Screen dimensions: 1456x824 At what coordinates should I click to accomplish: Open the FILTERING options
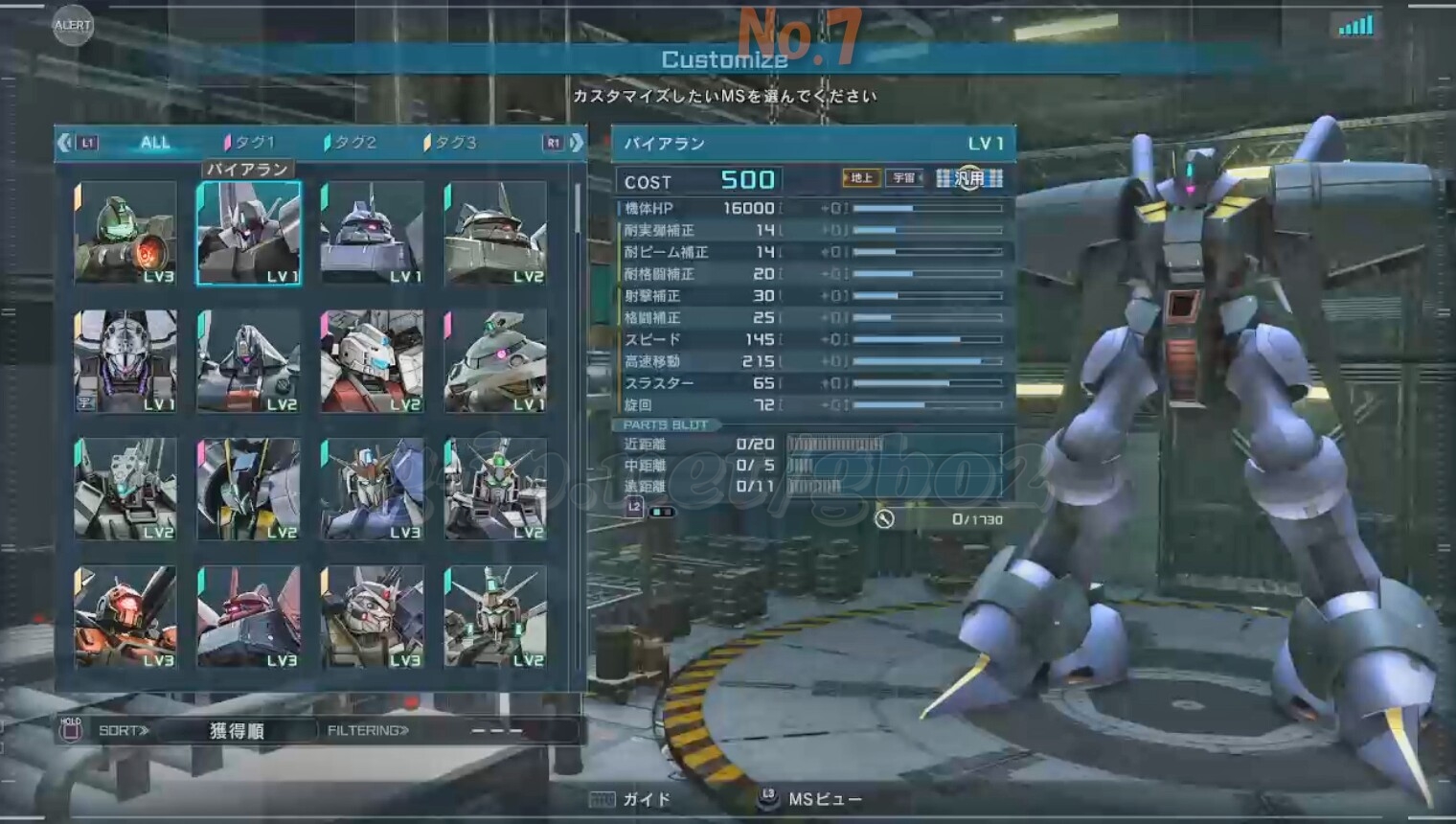[x=368, y=731]
